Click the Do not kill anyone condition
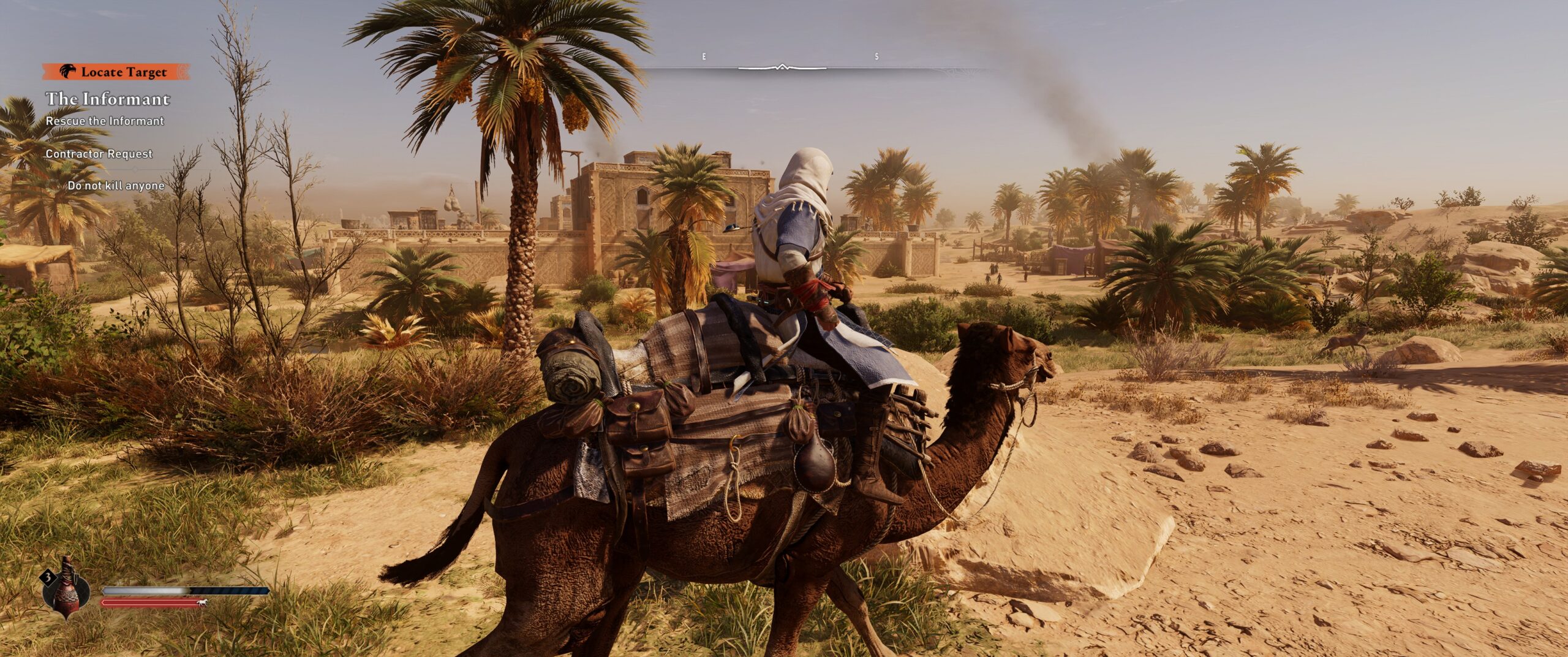This screenshot has width=1568, height=657. point(116,186)
